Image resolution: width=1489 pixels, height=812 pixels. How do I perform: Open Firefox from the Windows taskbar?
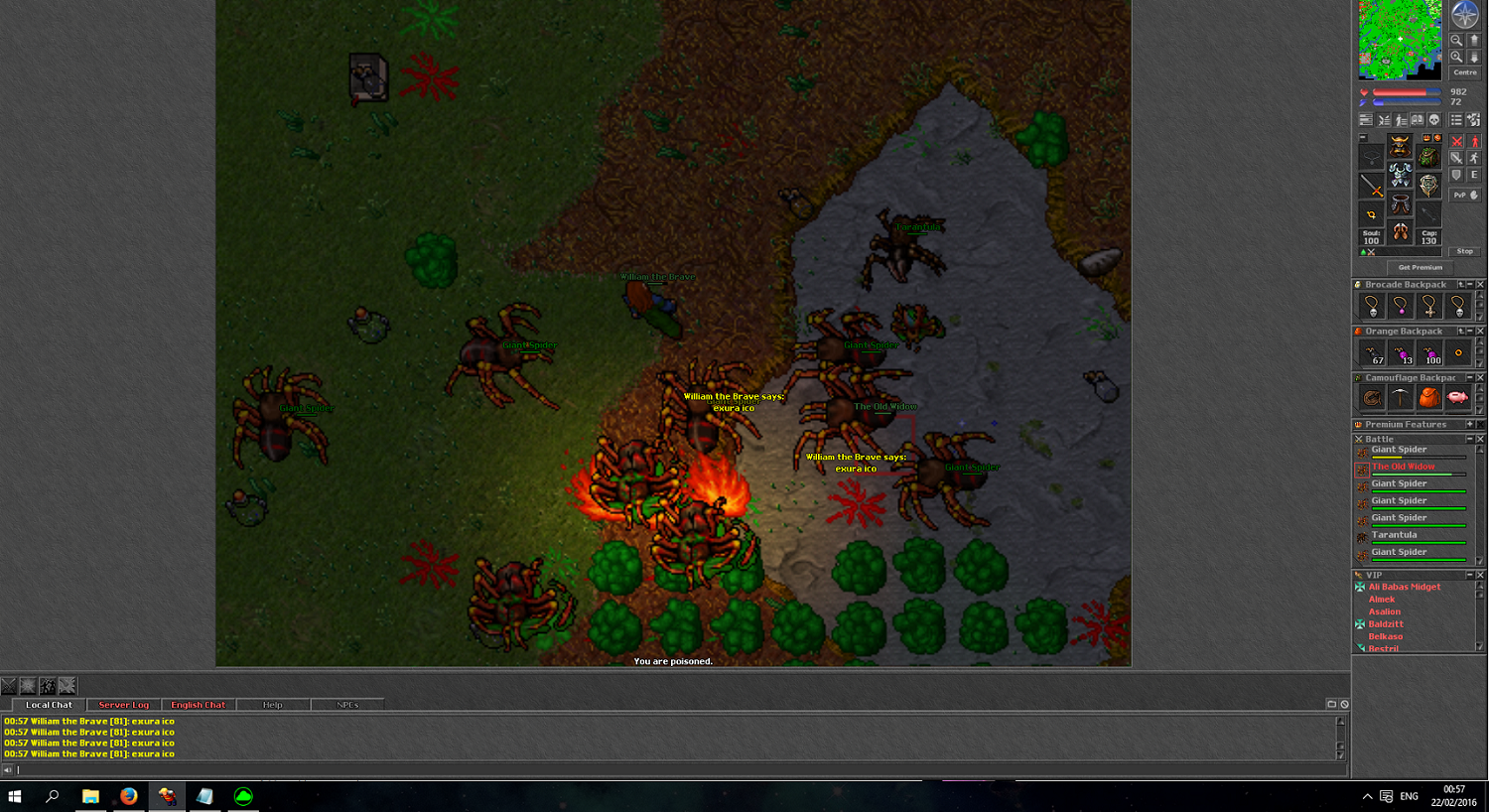coord(128,796)
